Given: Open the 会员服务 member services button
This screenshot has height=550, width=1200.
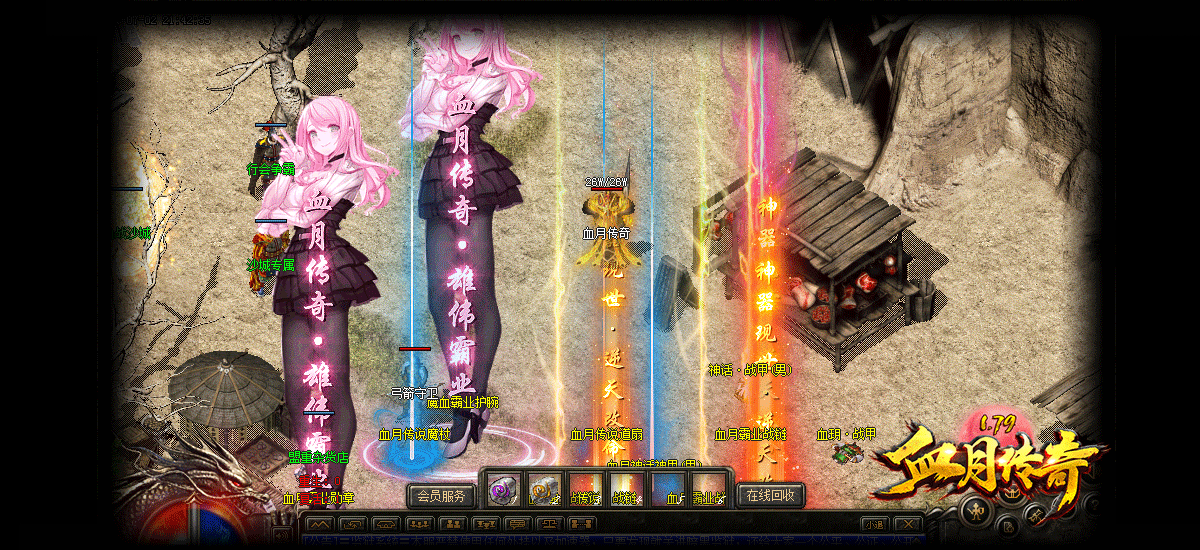Looking at the screenshot, I should click(441, 495).
